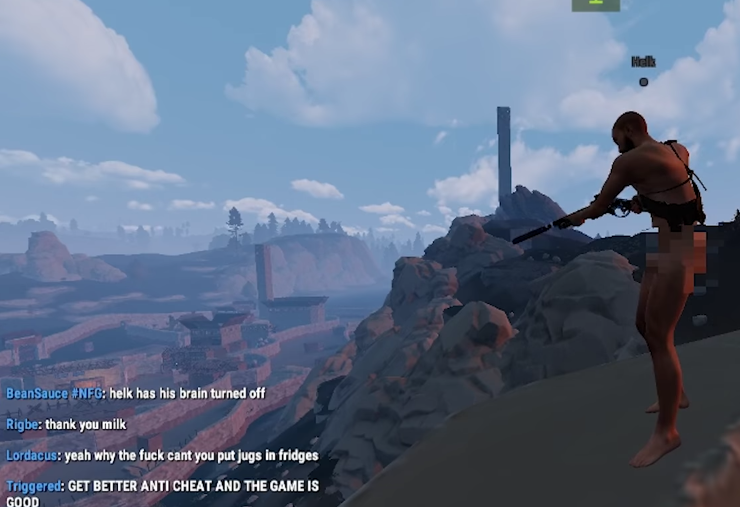
Task: Click Lordacus's name in the chat
Action: pos(30,455)
